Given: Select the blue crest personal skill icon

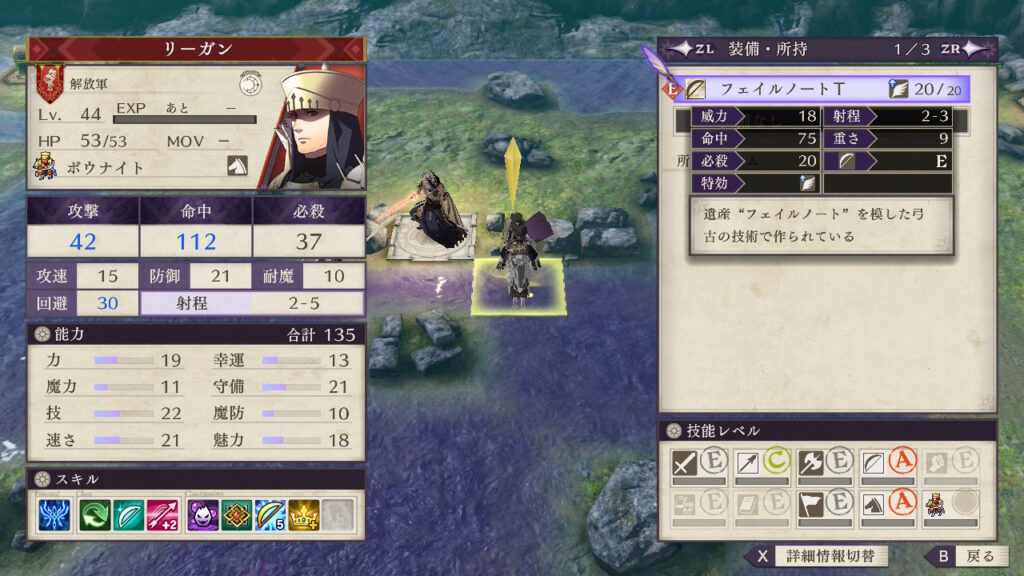Looking at the screenshot, I should click(x=54, y=514).
